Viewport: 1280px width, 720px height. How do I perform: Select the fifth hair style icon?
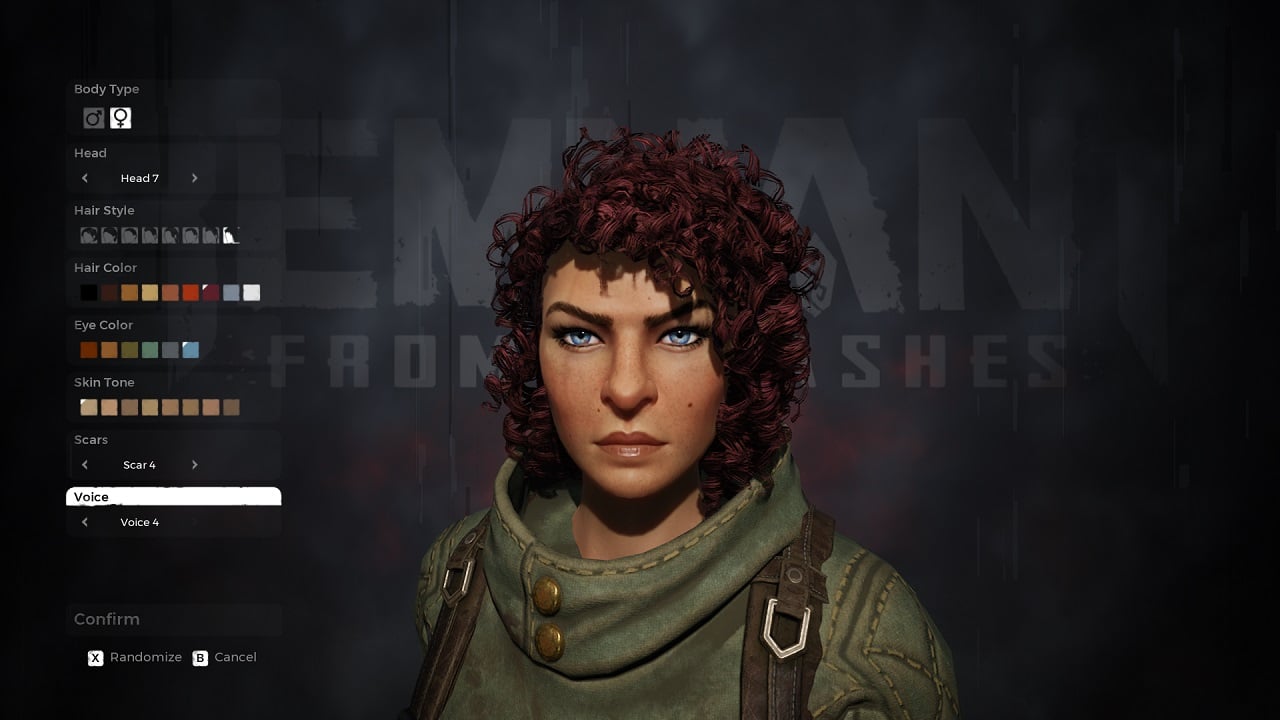[x=170, y=235]
